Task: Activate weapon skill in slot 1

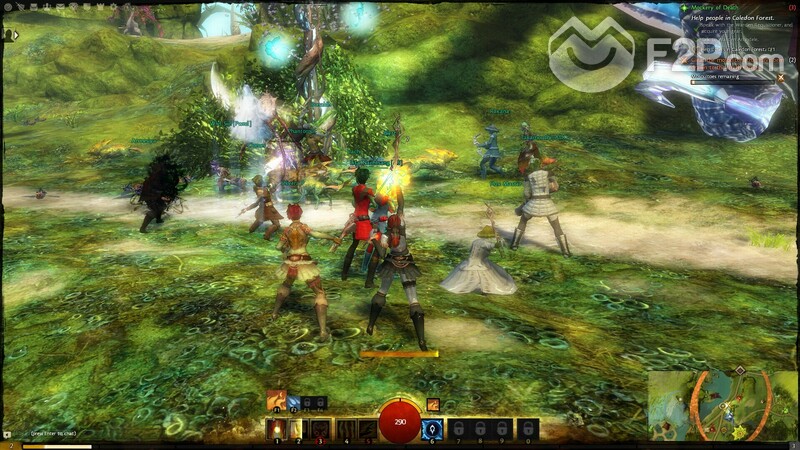Action: pos(277,429)
